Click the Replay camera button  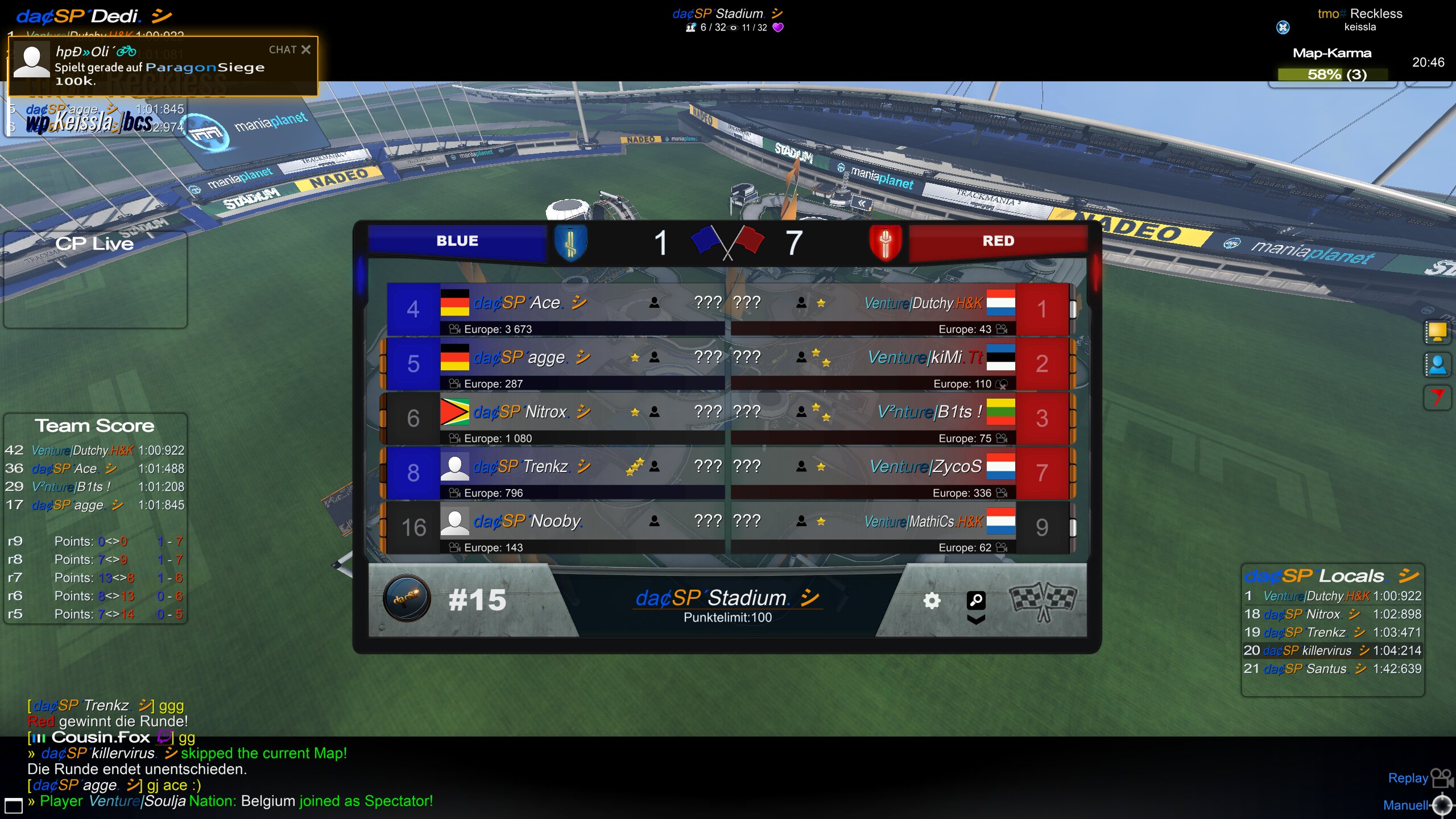(x=1441, y=777)
